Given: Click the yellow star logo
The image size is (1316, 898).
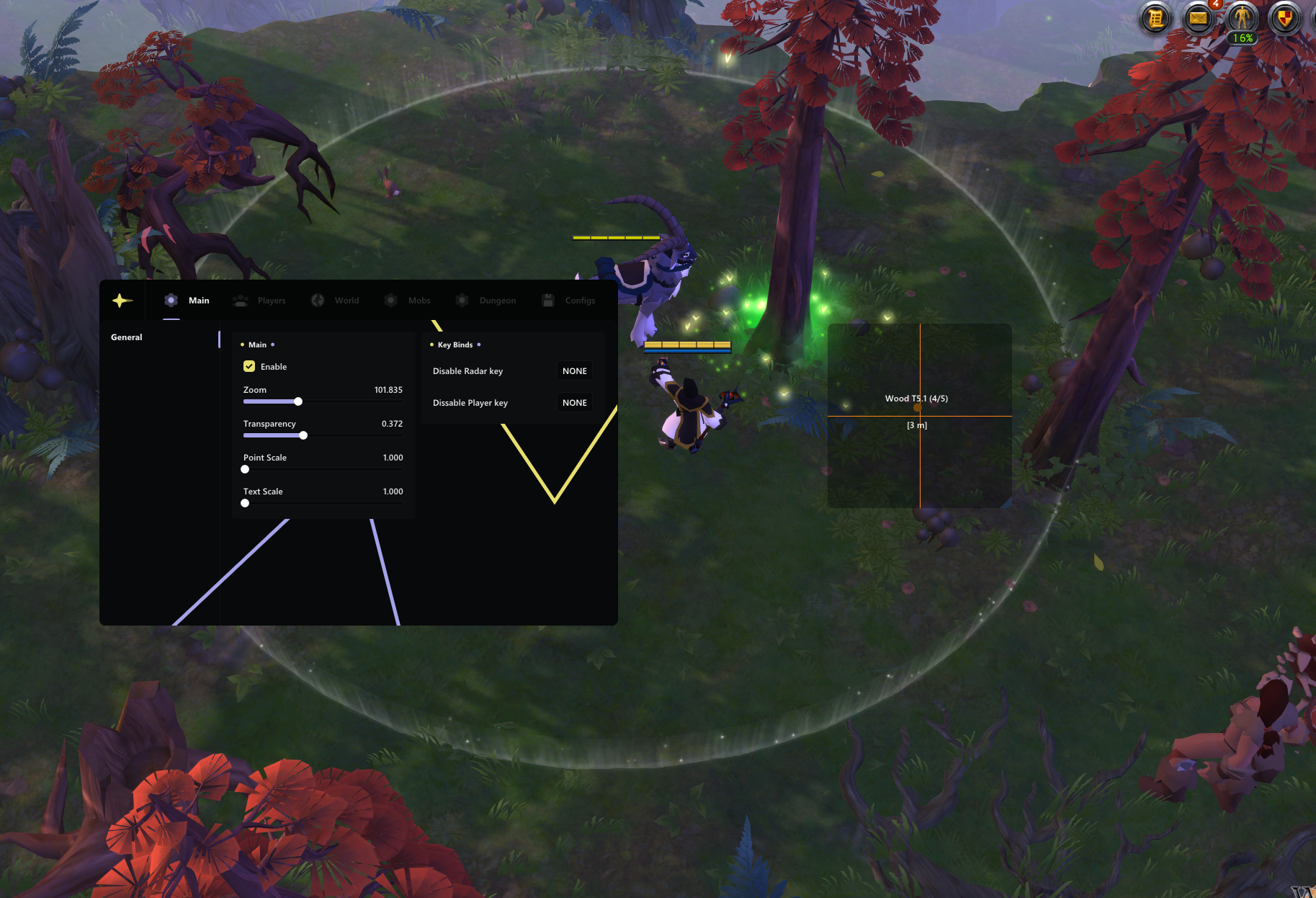Looking at the screenshot, I should 122,301.
